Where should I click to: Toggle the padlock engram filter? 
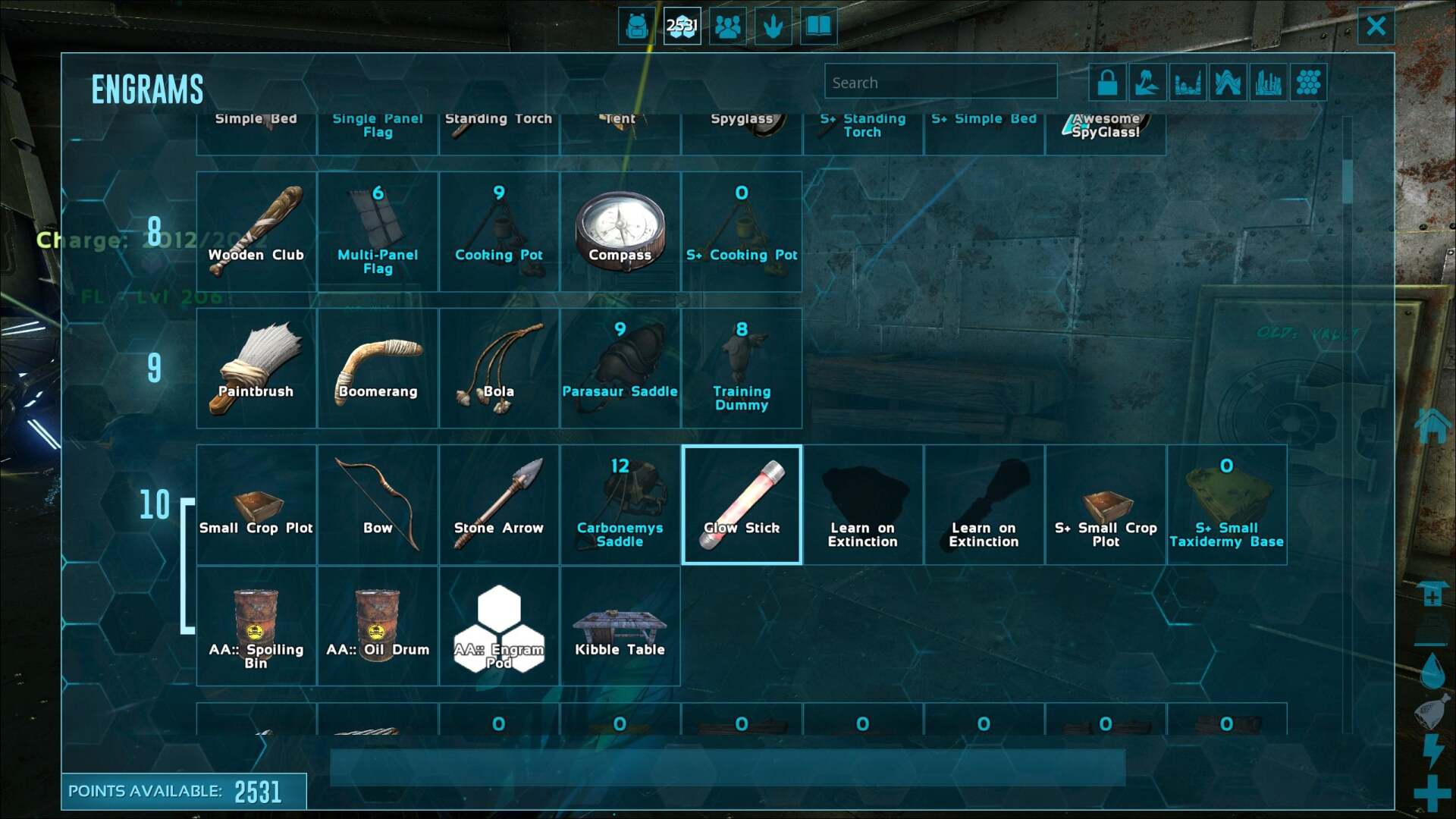[x=1107, y=82]
